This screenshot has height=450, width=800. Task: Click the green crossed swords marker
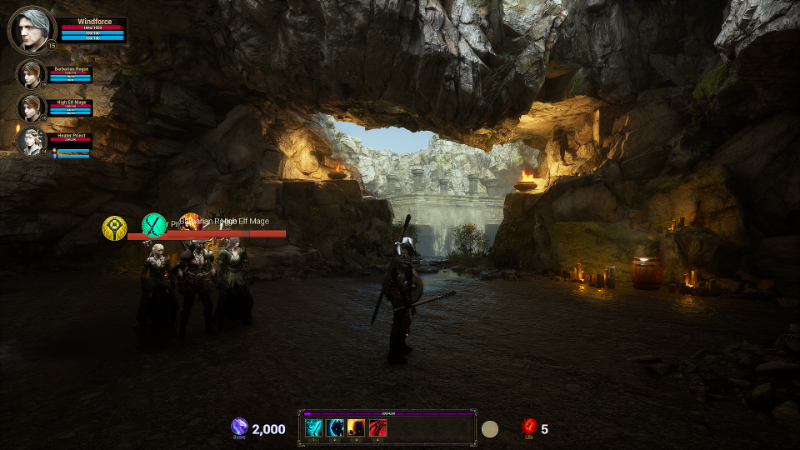coord(153,225)
